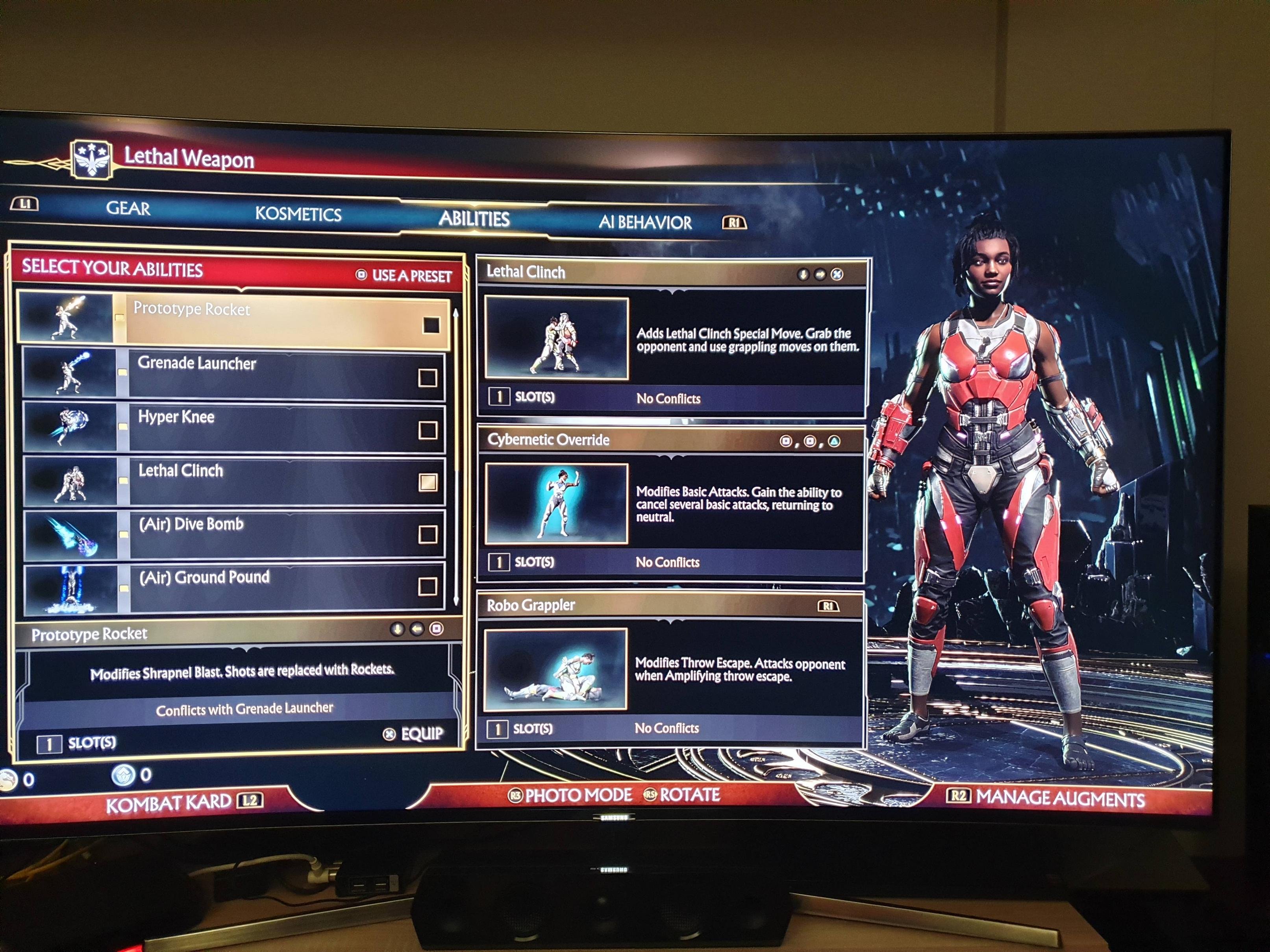Go to the AI Behavior tab
Image resolution: width=1270 pixels, height=952 pixels.
[x=645, y=222]
